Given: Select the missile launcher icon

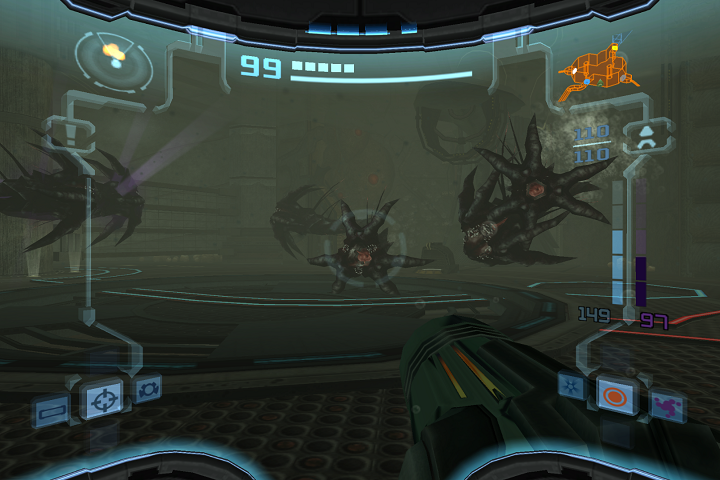Looking at the screenshot, I should 647,135.
